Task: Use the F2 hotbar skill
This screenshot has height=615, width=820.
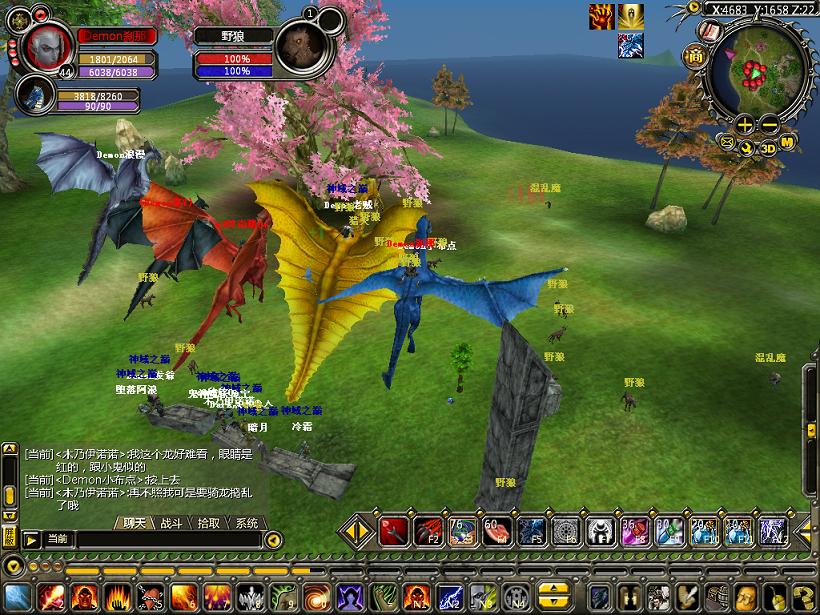Action: pos(429,531)
